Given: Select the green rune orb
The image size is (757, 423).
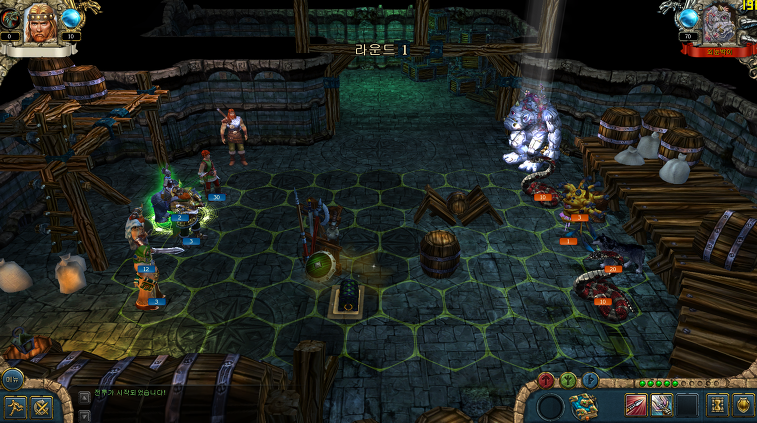Looking at the screenshot, I should pos(568,380).
